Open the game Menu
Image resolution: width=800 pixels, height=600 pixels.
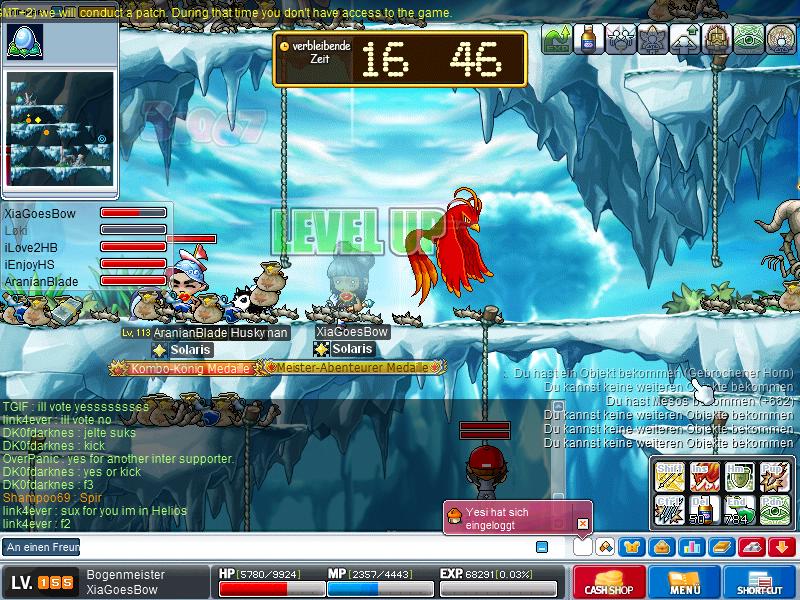[x=685, y=583]
